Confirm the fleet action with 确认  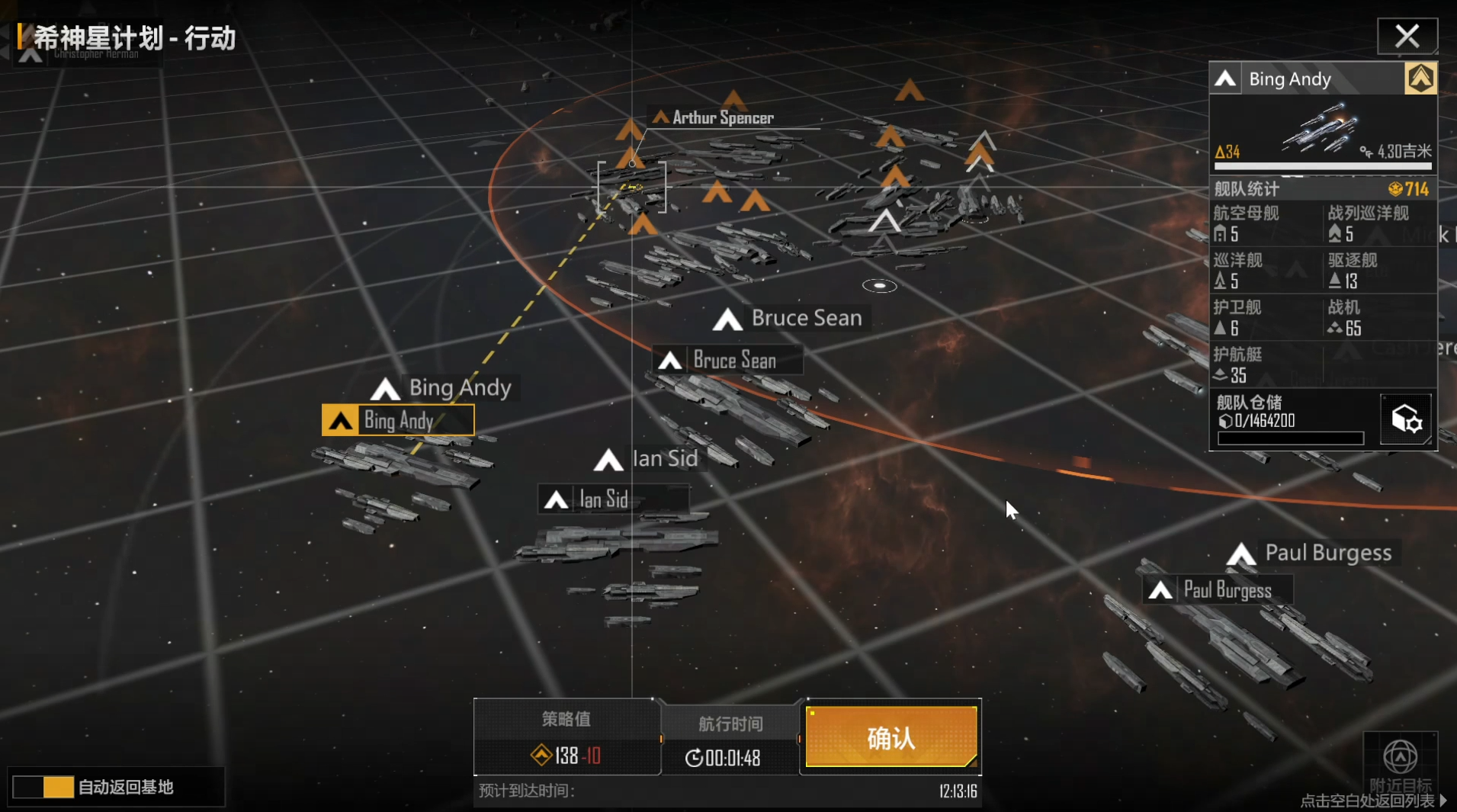pos(891,737)
